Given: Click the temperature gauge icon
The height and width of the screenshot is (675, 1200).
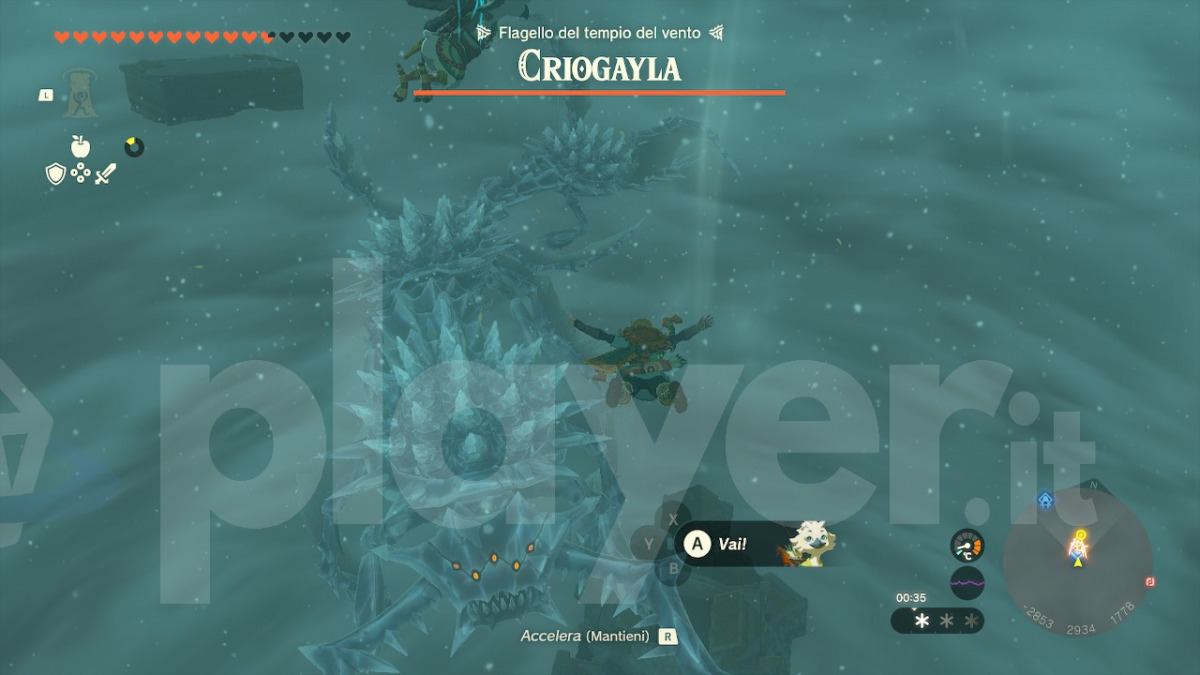Looking at the screenshot, I should click(x=967, y=544).
